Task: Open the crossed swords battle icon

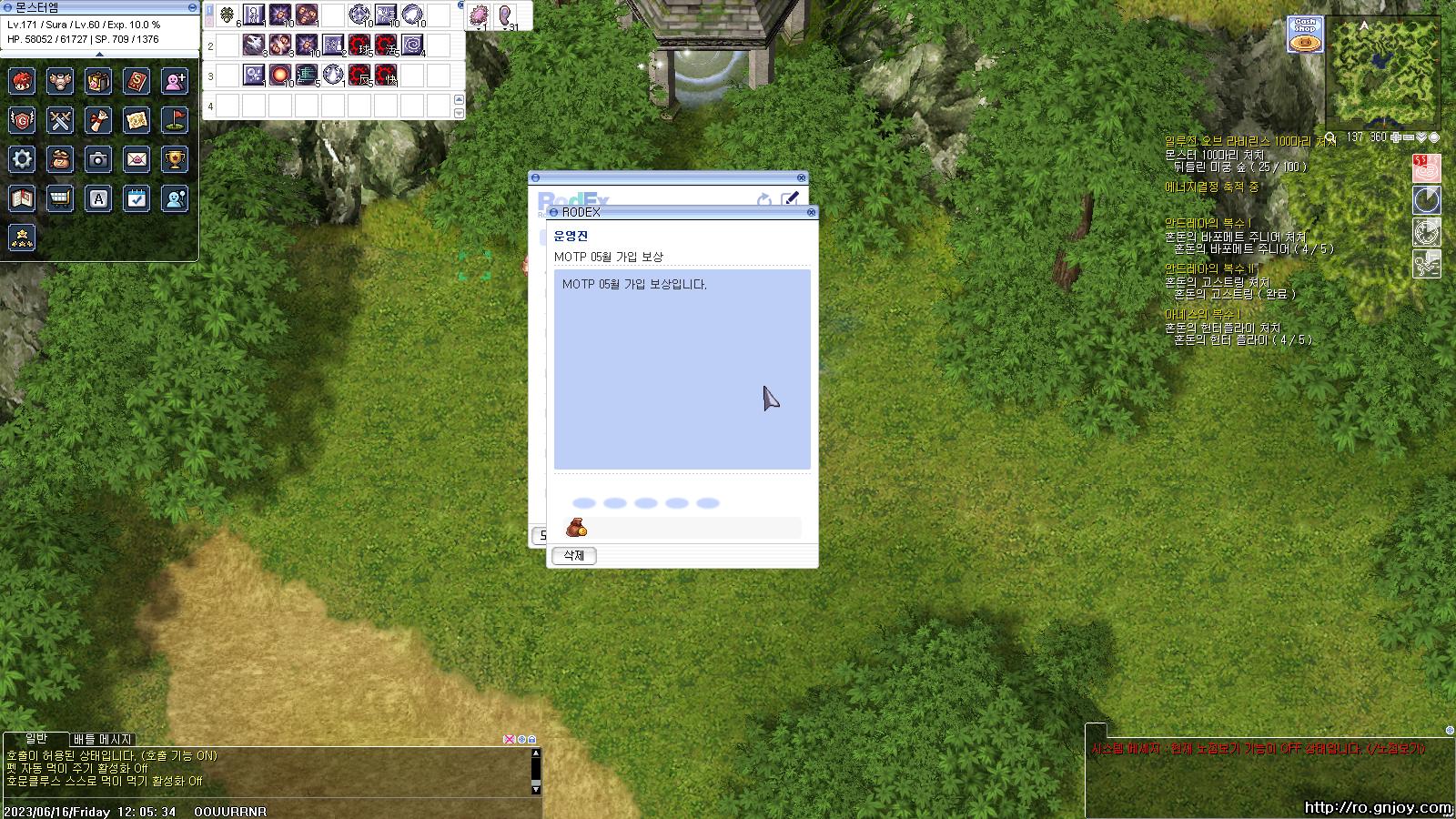Action: 60,120
